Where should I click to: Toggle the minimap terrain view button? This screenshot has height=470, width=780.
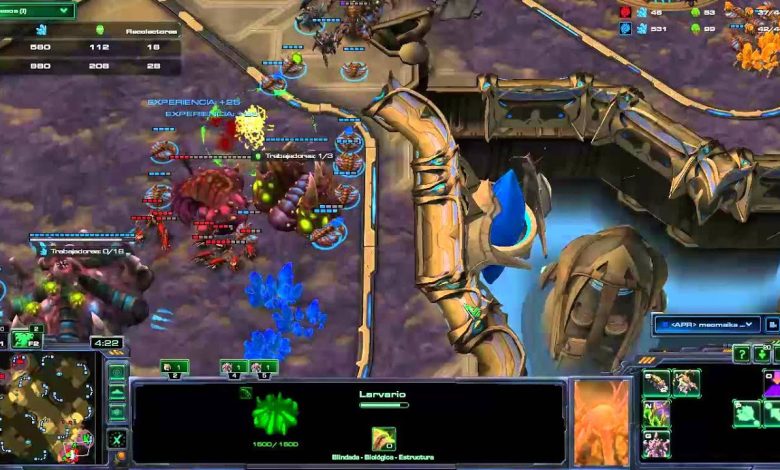[117, 393]
